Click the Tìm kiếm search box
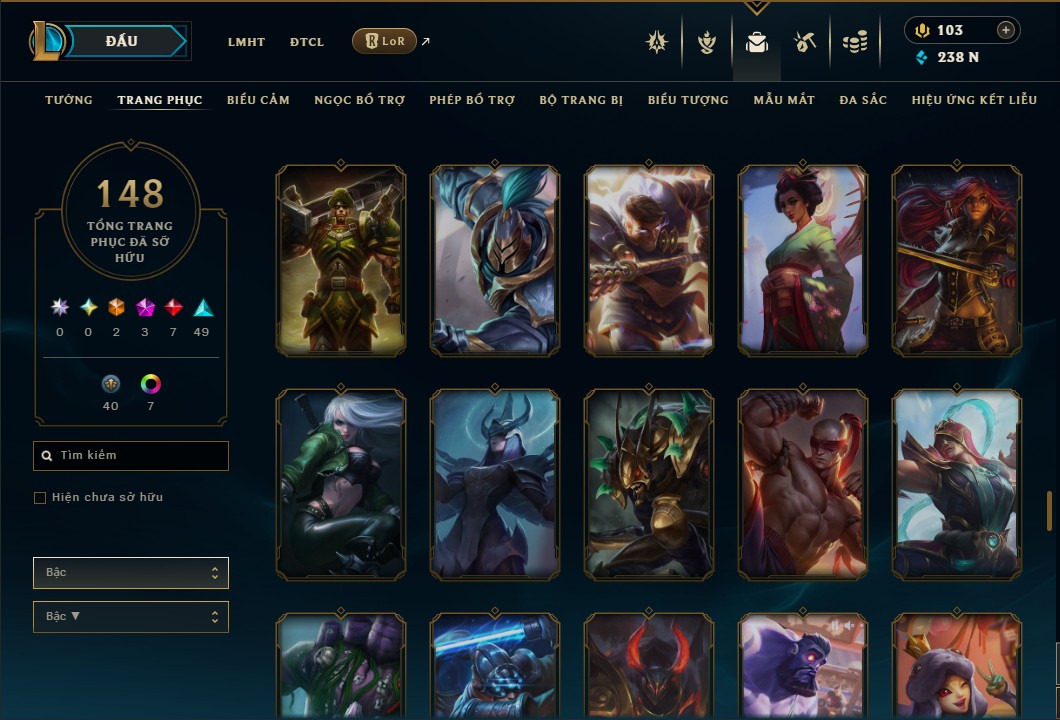The height and width of the screenshot is (720, 1060). pos(131,456)
